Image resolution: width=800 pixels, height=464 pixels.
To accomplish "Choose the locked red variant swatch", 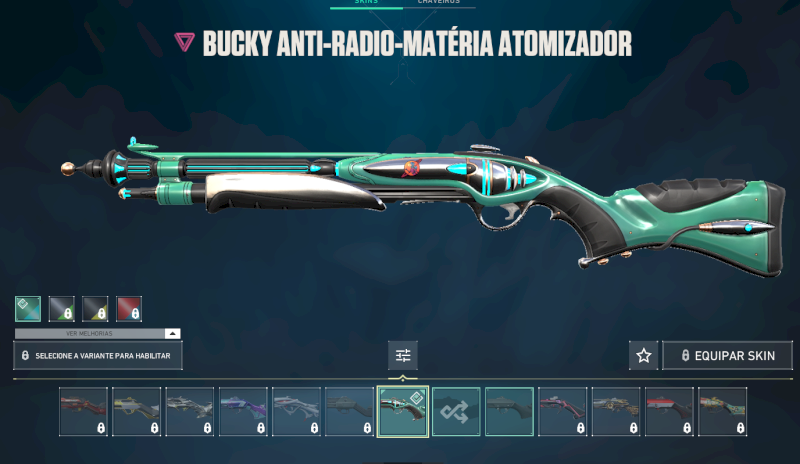I will [129, 309].
